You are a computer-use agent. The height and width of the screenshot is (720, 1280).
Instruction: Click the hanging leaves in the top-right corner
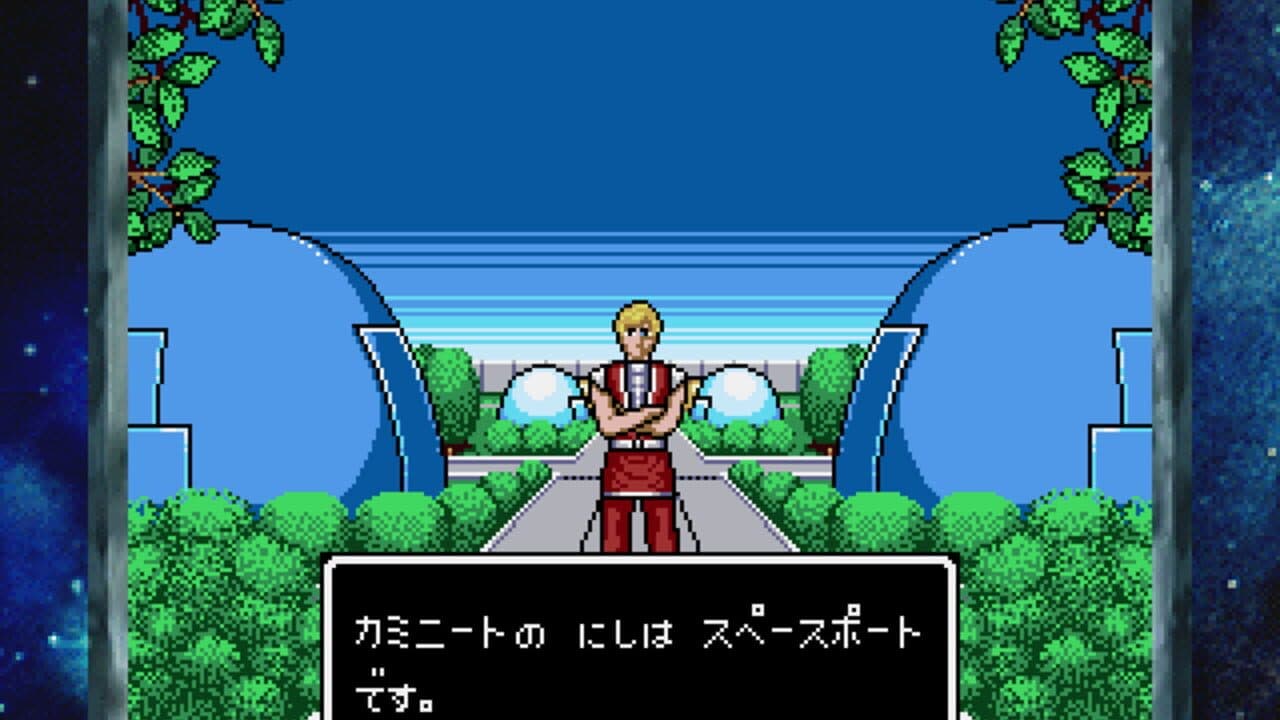[1100, 80]
